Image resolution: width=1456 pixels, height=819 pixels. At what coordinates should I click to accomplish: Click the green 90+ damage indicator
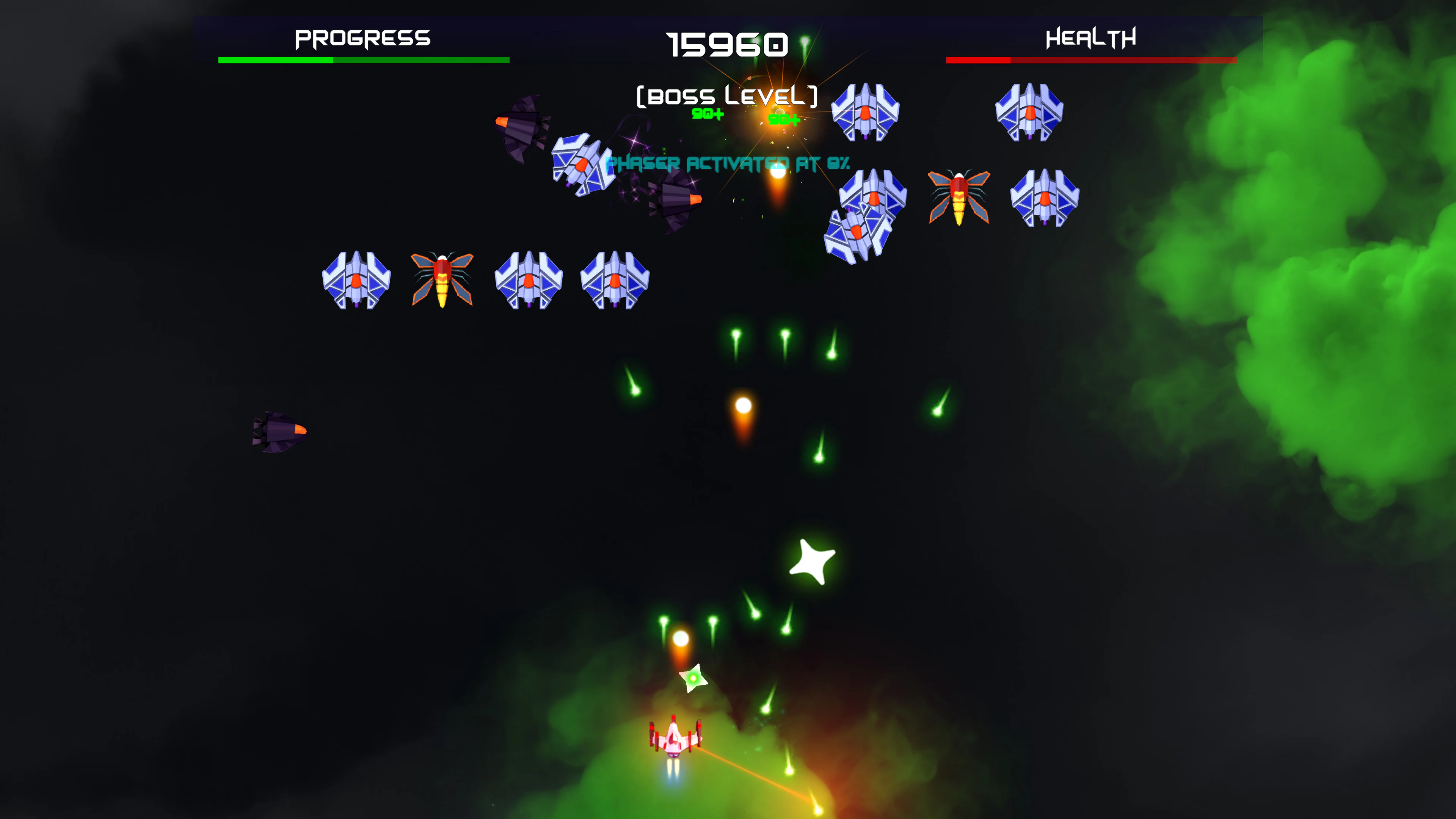click(x=706, y=115)
